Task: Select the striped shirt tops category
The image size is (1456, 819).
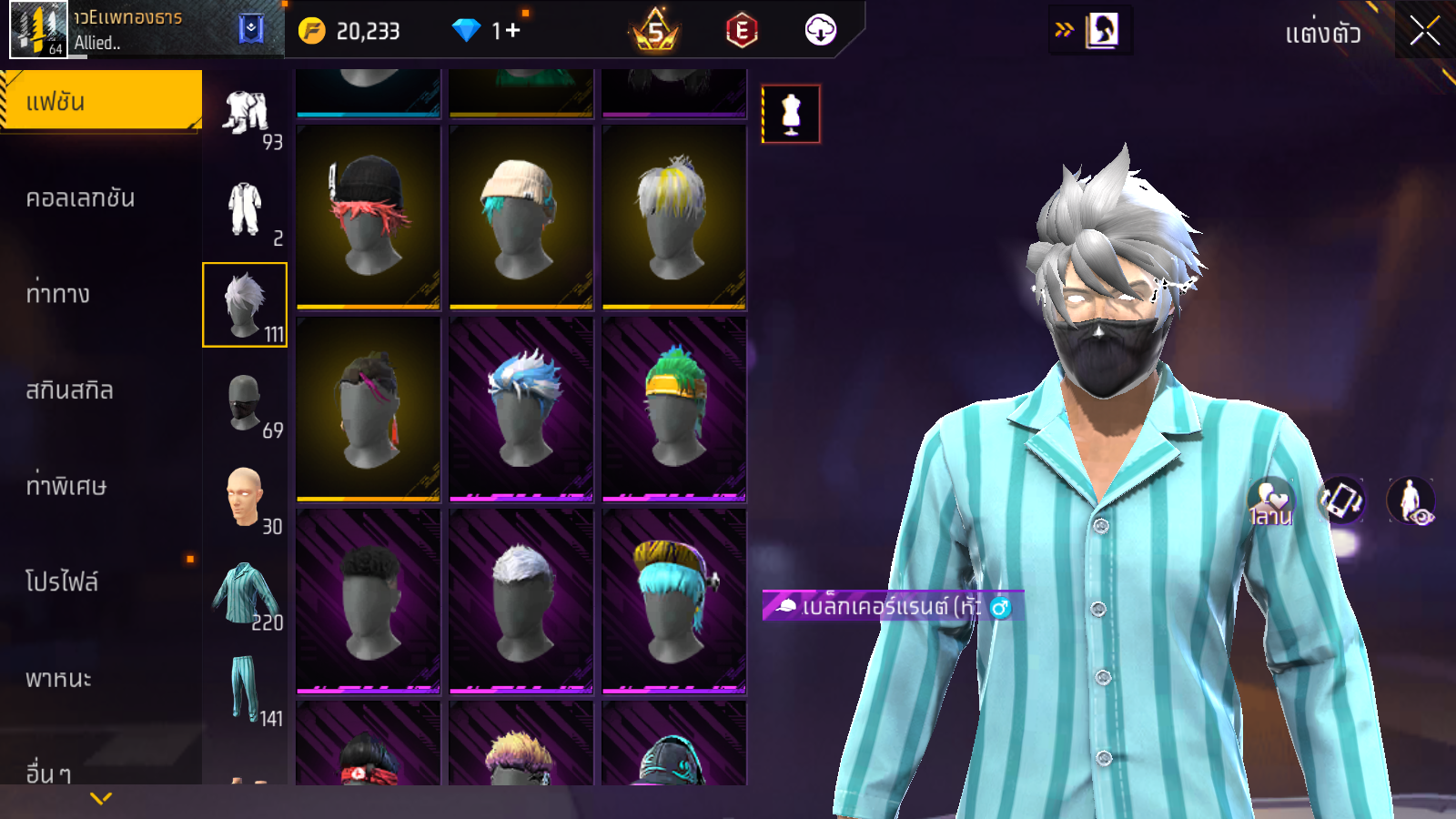Action: 245,593
